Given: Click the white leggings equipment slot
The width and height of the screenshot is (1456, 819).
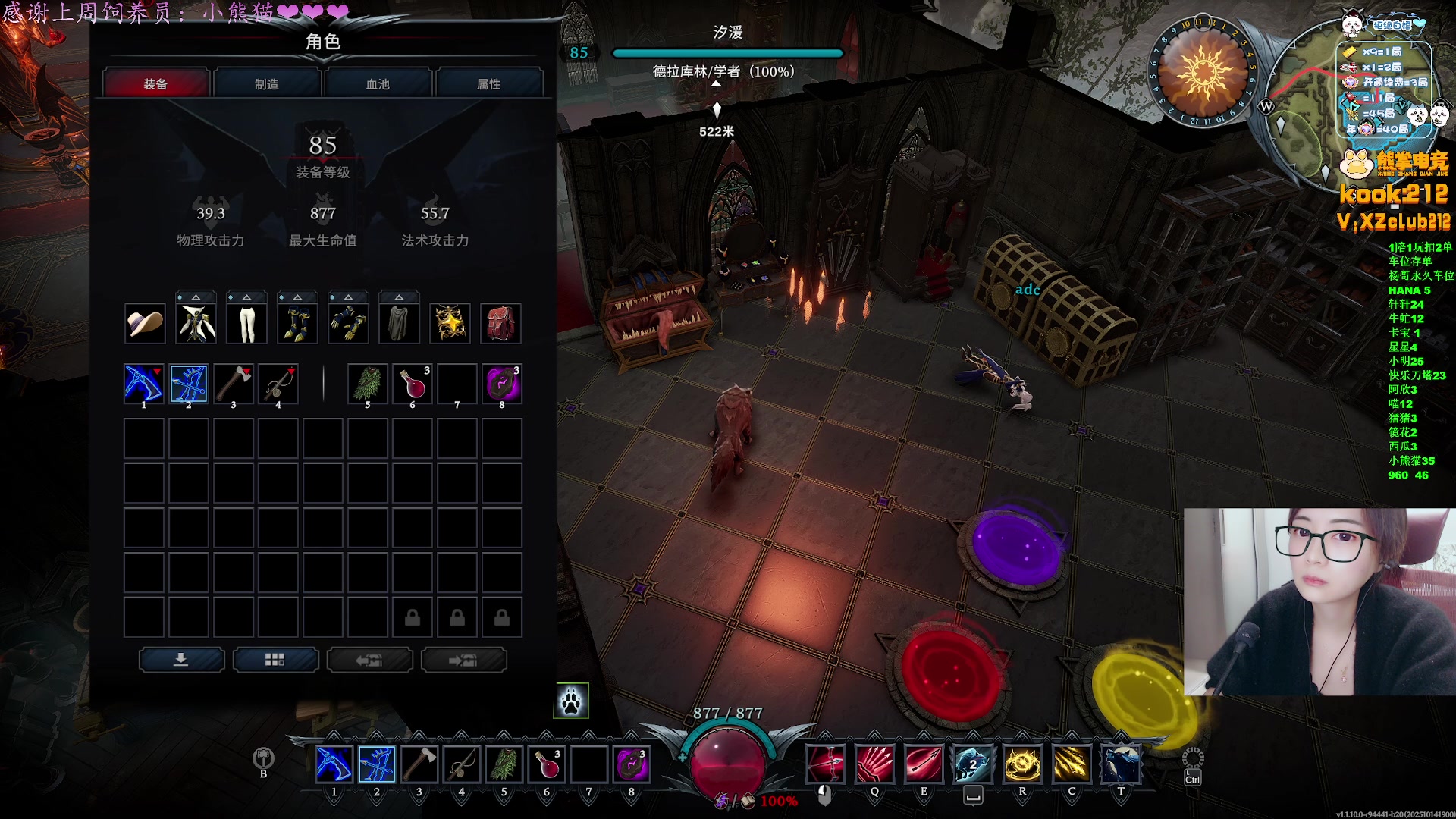Looking at the screenshot, I should (x=246, y=324).
